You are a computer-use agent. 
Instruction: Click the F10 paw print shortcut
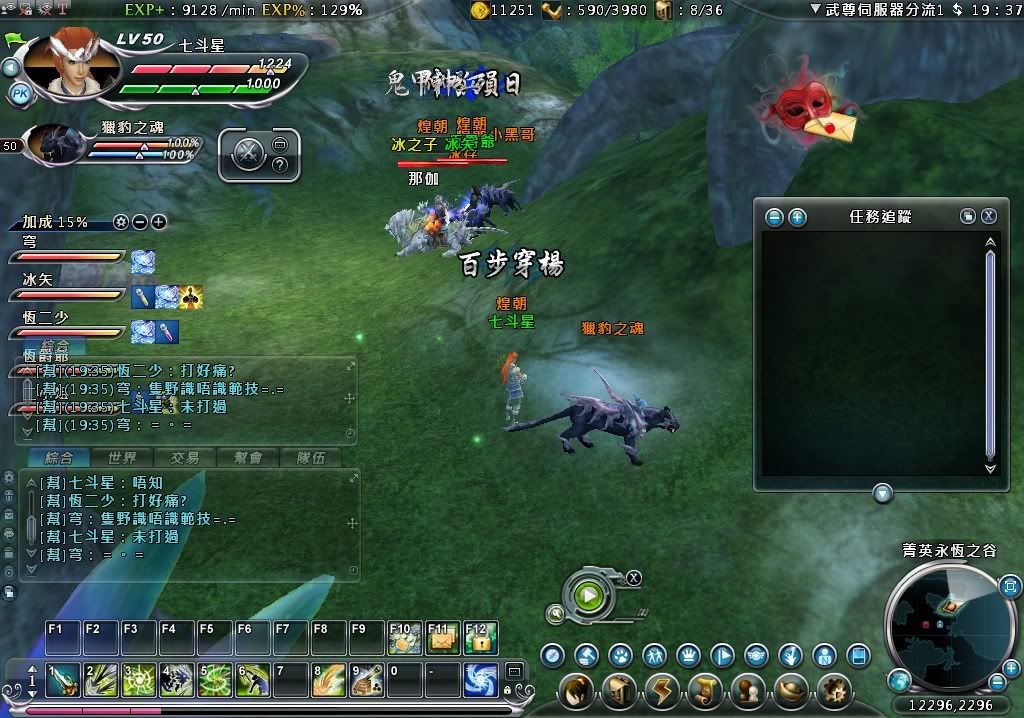click(x=404, y=638)
